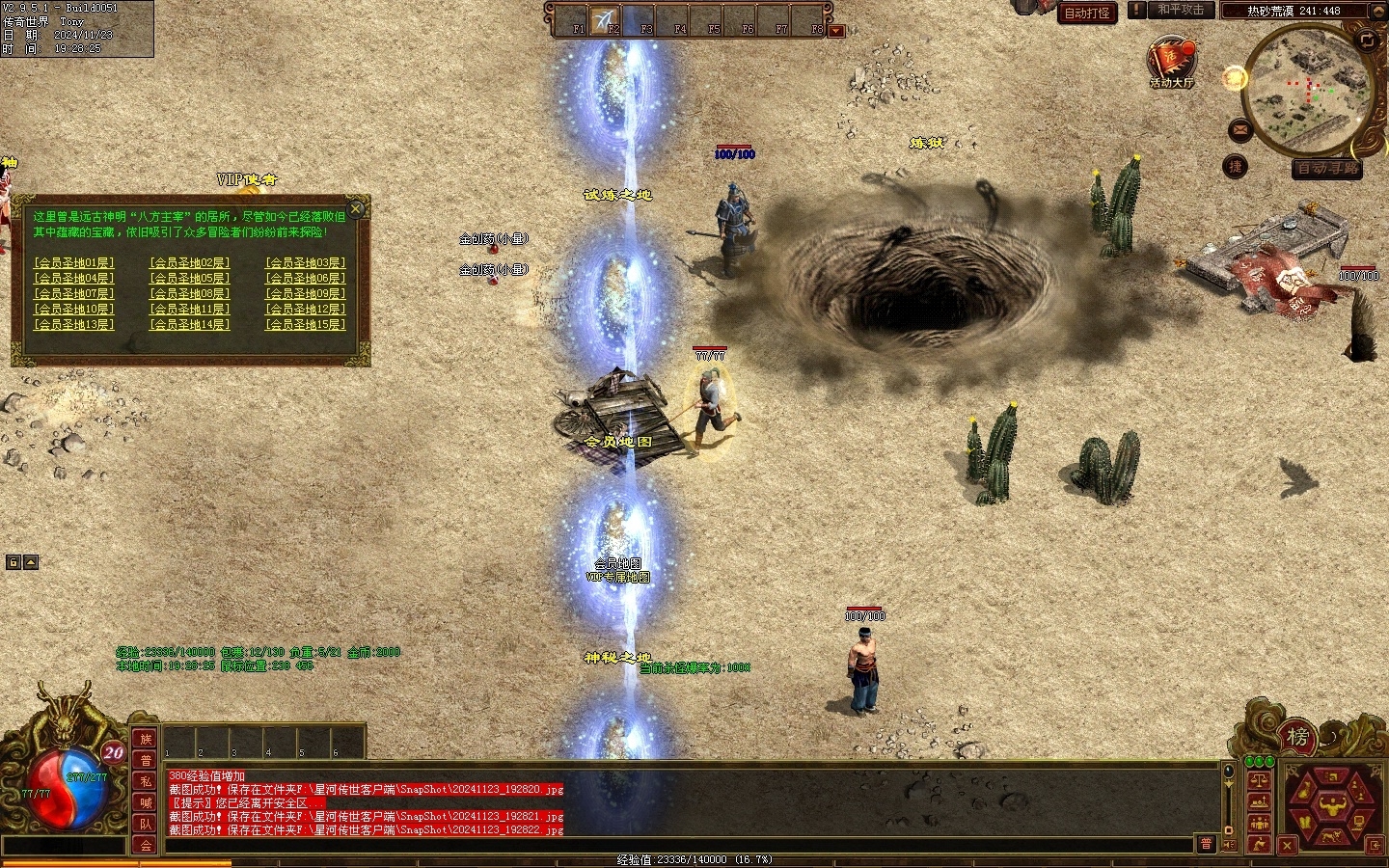Image resolution: width=1389 pixels, height=868 pixels.
Task: Click the 捷 shortcut button
Action: point(1235,167)
